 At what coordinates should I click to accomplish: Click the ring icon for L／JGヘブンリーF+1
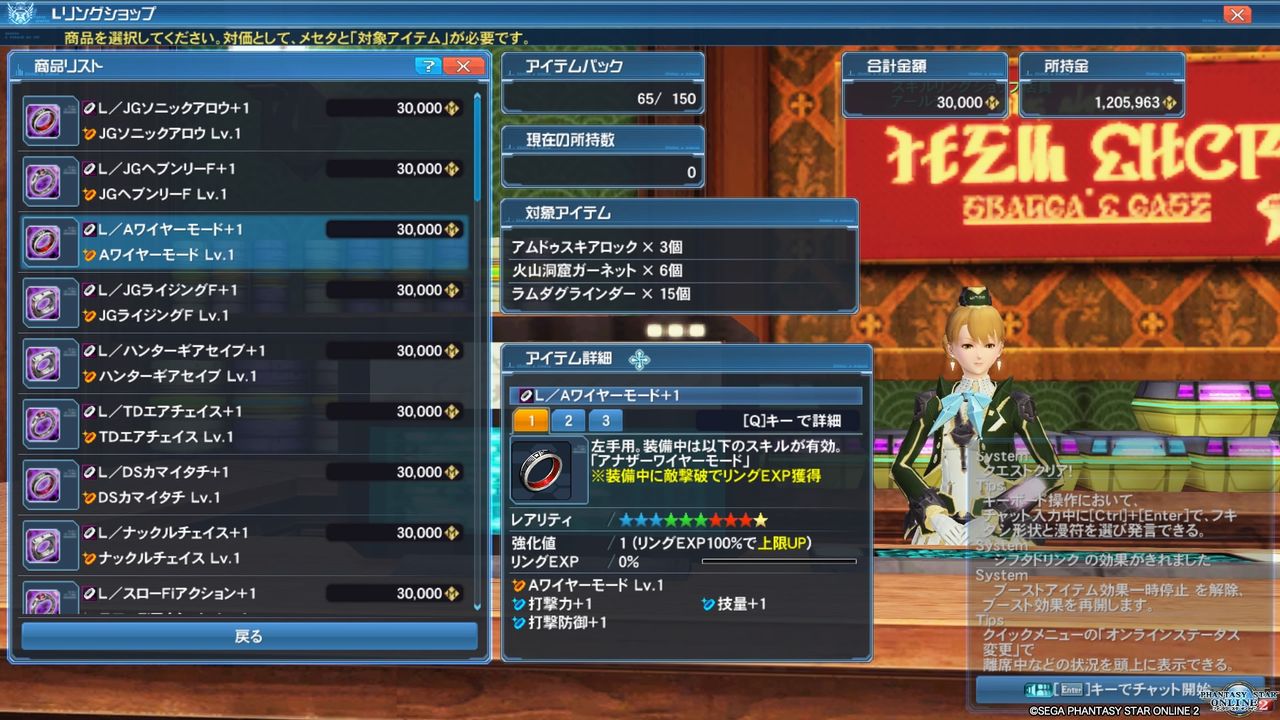click(x=49, y=180)
